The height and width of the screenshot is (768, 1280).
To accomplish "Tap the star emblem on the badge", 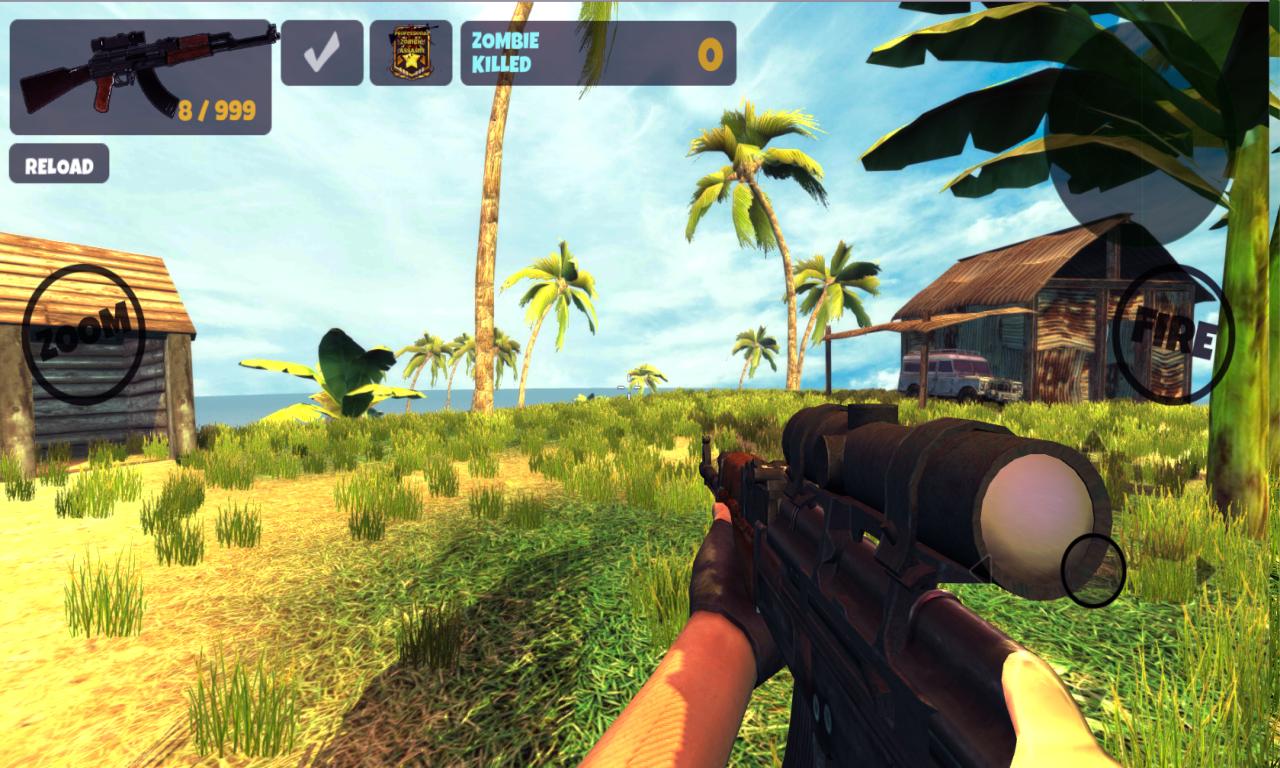I will [411, 62].
